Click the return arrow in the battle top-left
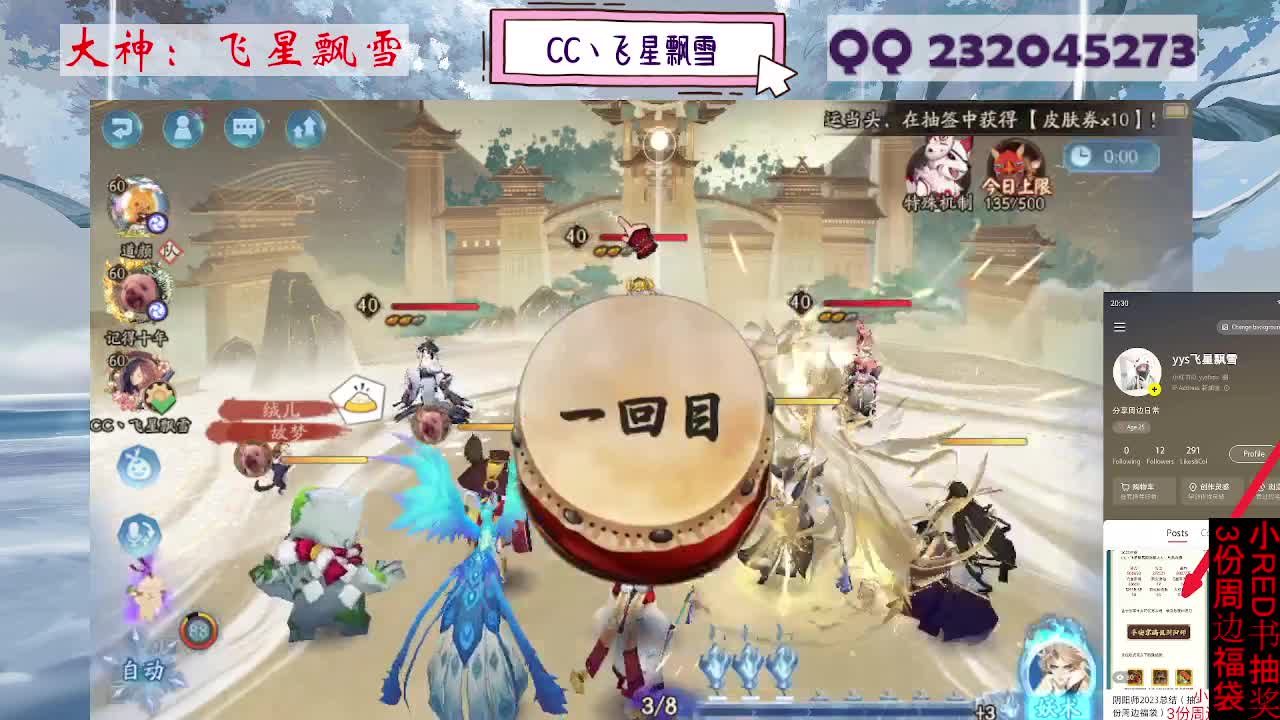The height and width of the screenshot is (720, 1280). (x=122, y=129)
